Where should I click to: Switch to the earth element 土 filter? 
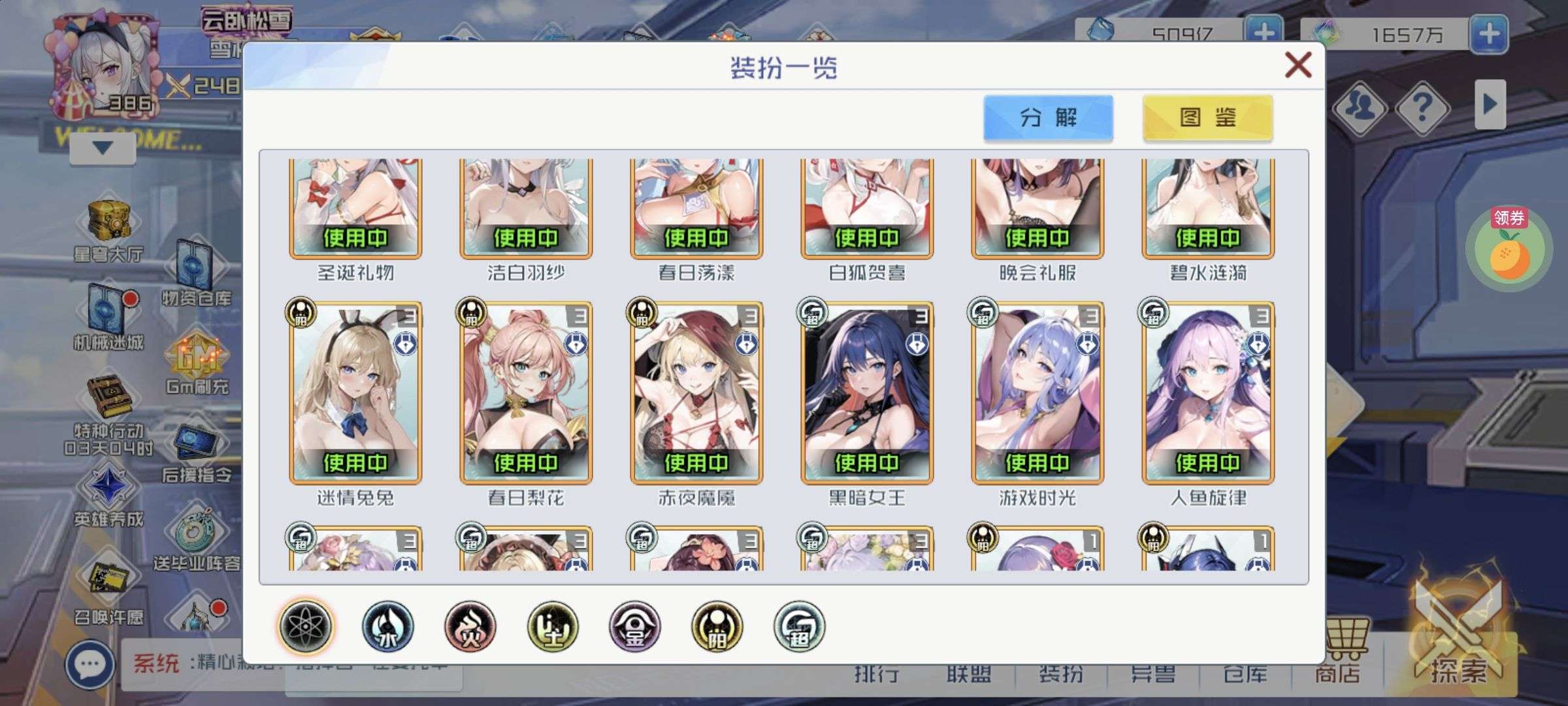(x=553, y=626)
